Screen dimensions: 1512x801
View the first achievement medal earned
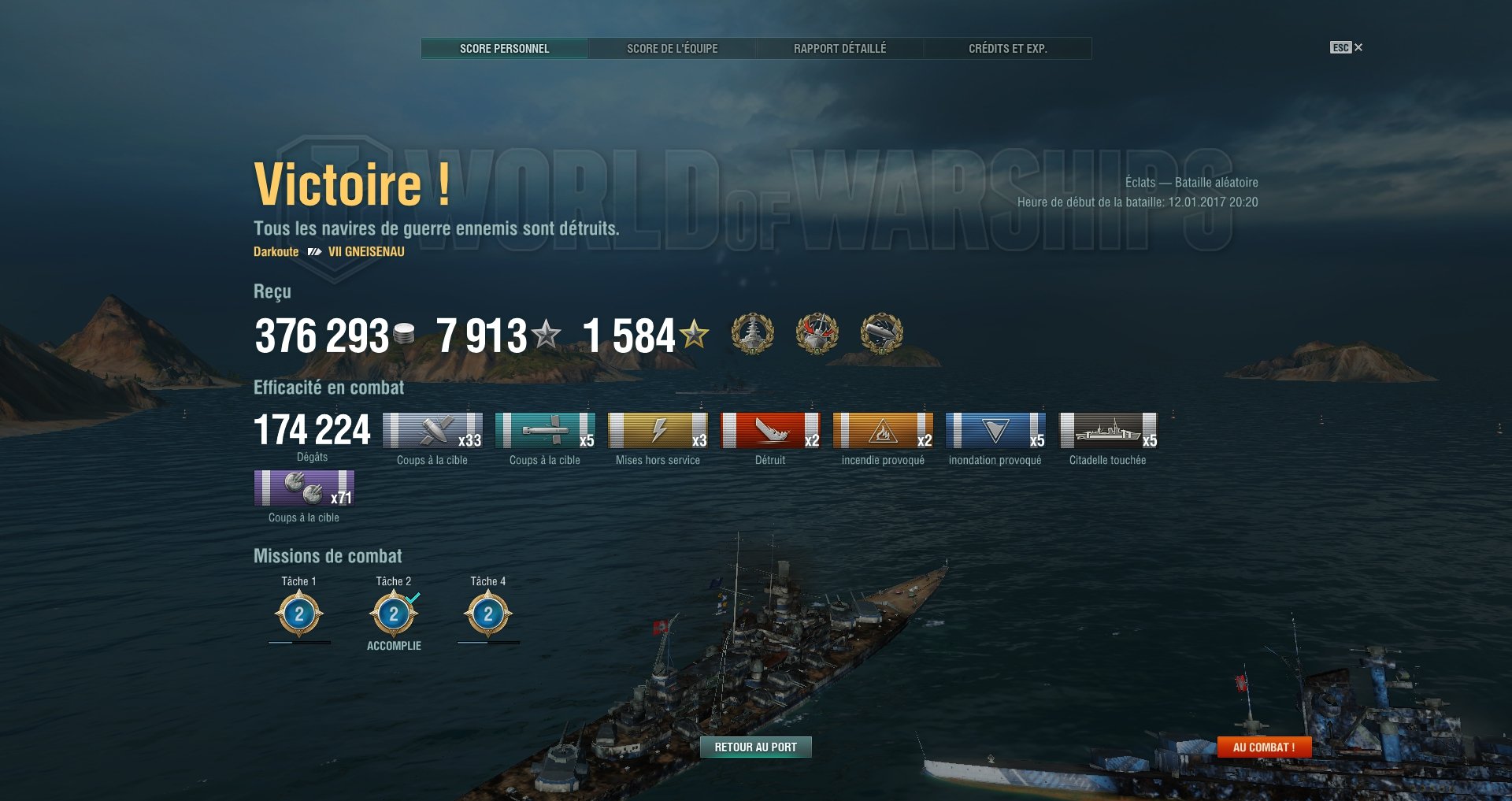click(x=754, y=335)
